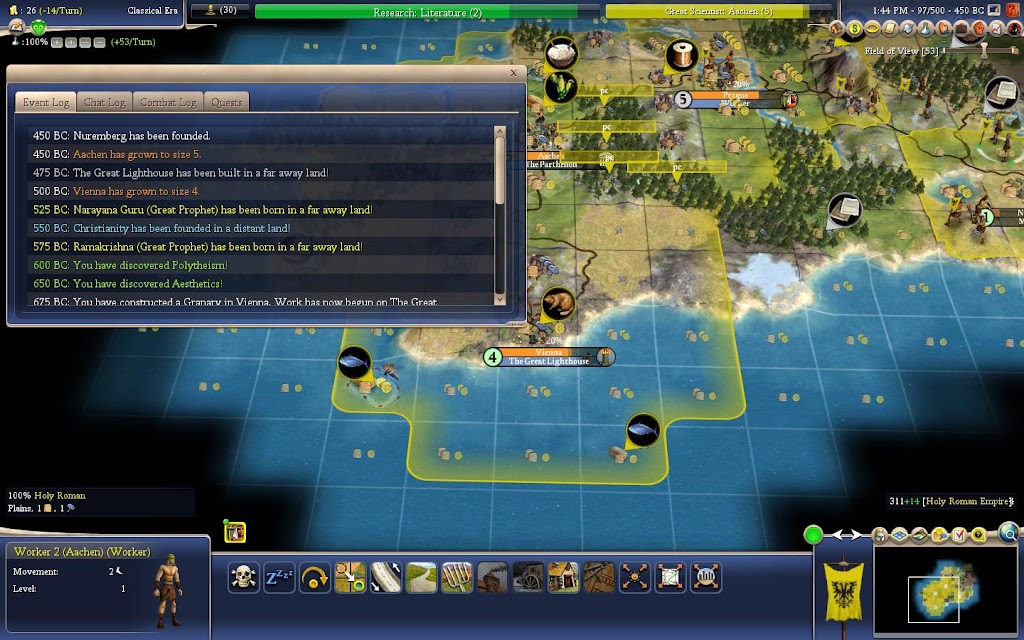This screenshot has width=1024, height=640.
Task: Open the financial advisor dollar icon
Action: (x=855, y=29)
